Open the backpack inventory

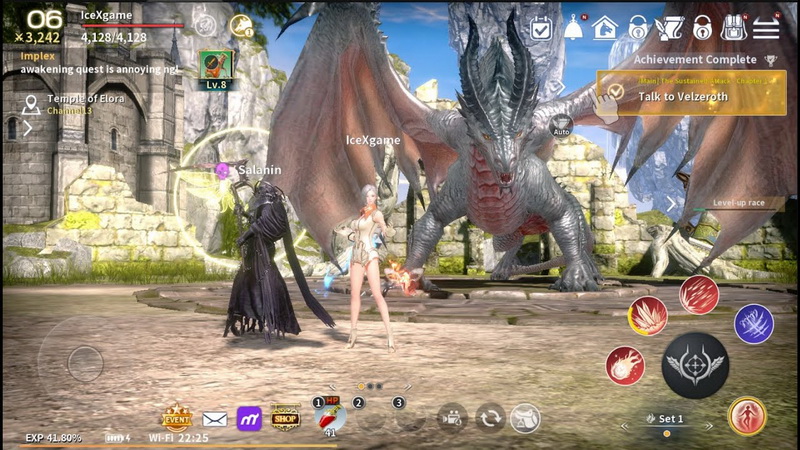point(734,28)
